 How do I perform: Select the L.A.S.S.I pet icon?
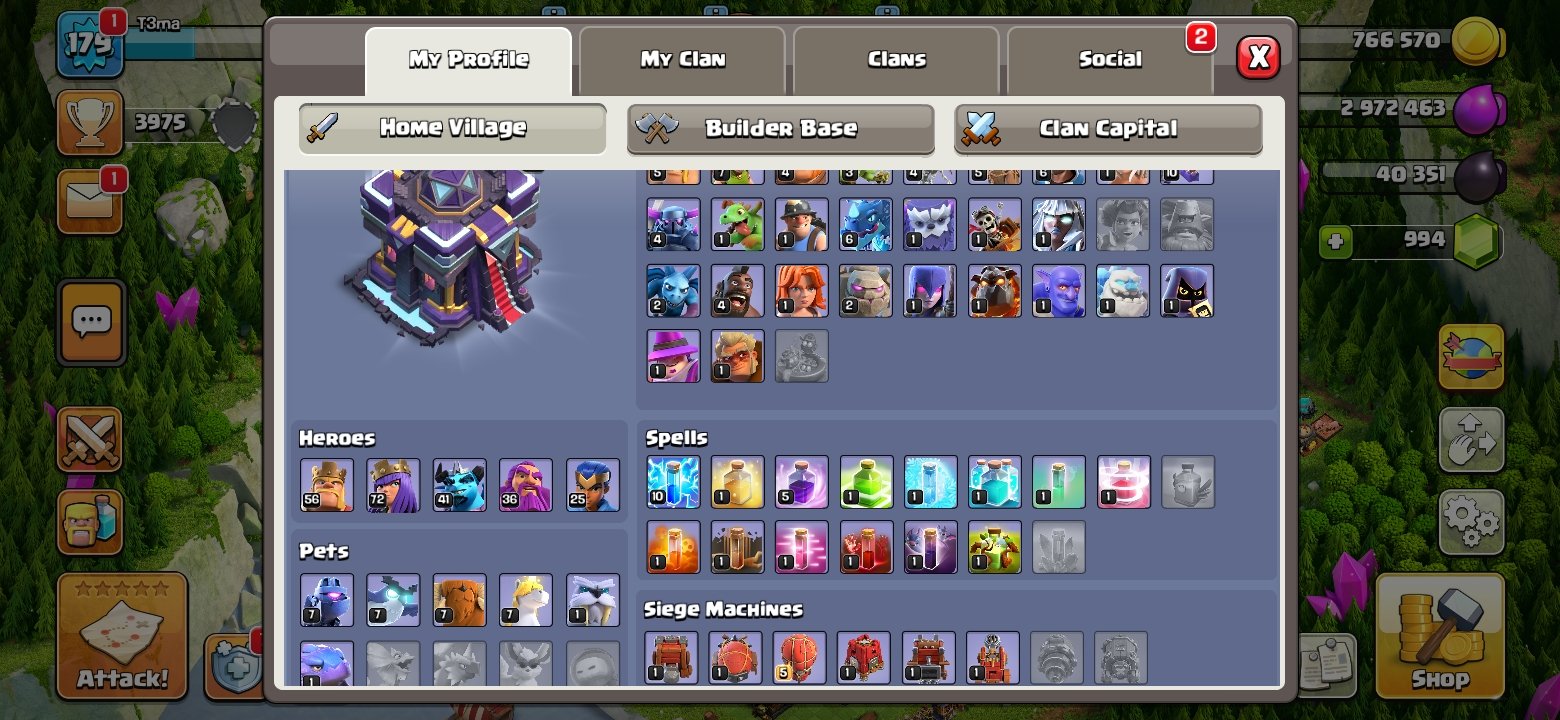click(x=327, y=598)
